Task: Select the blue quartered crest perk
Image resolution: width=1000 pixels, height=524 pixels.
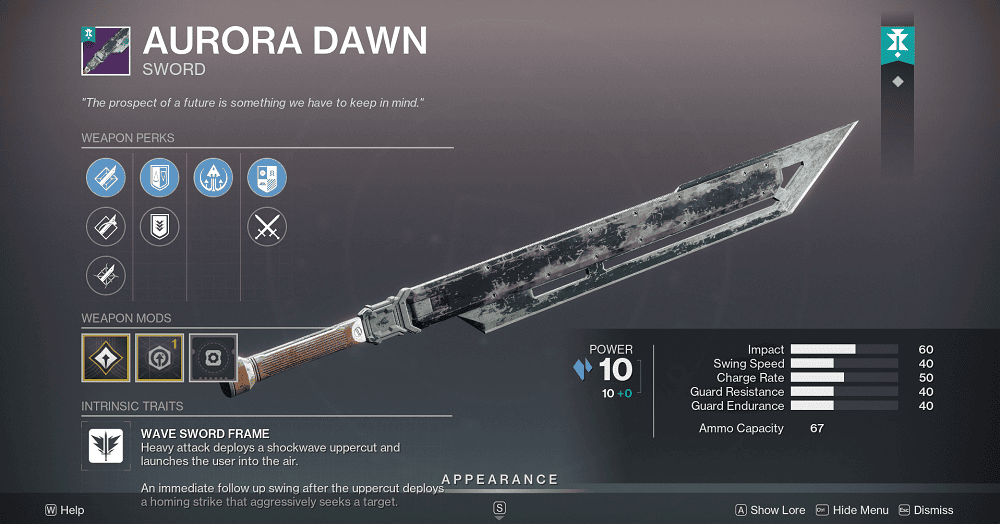Action: 267,178
